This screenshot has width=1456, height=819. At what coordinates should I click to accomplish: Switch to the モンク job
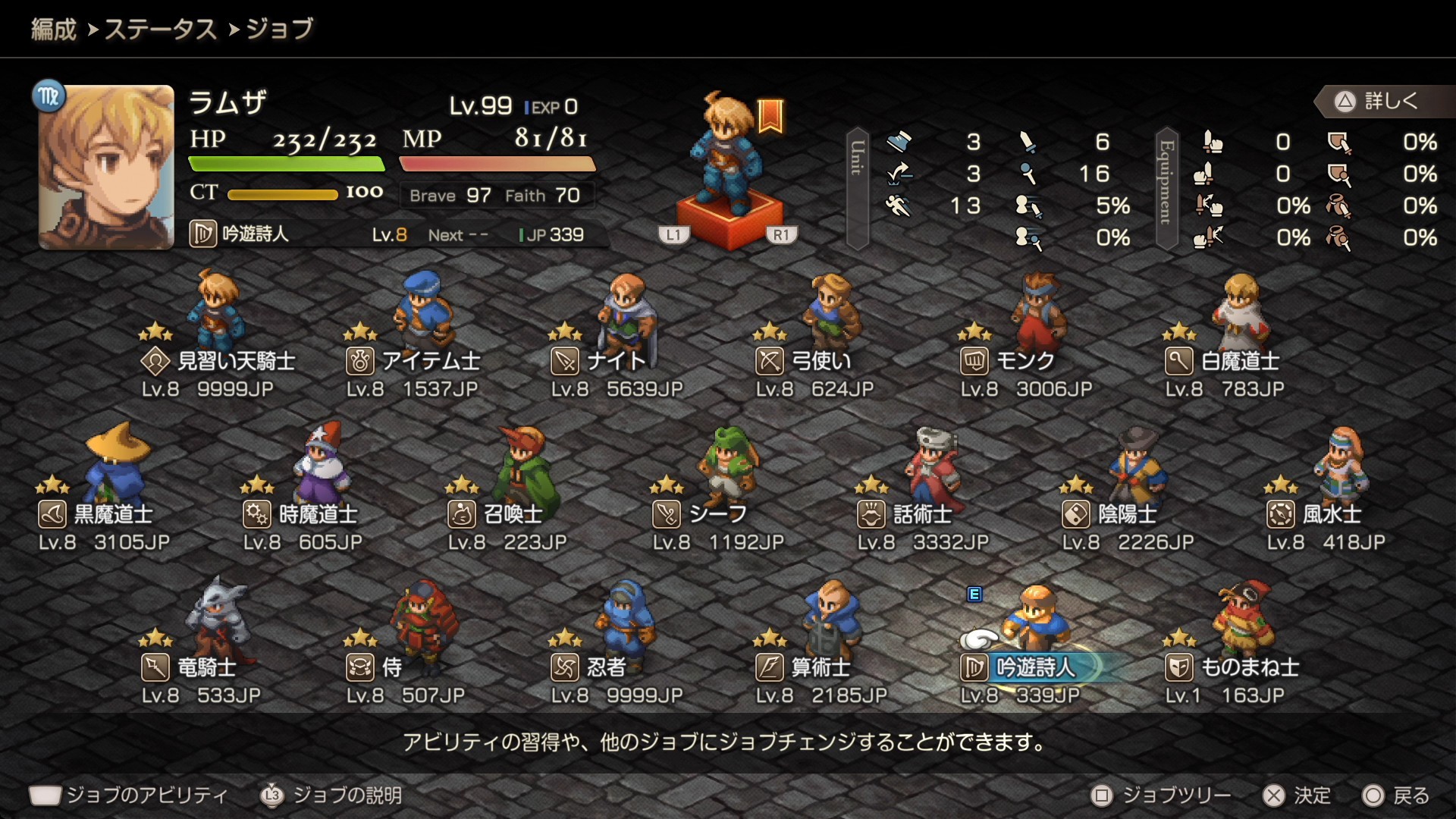1009,361
